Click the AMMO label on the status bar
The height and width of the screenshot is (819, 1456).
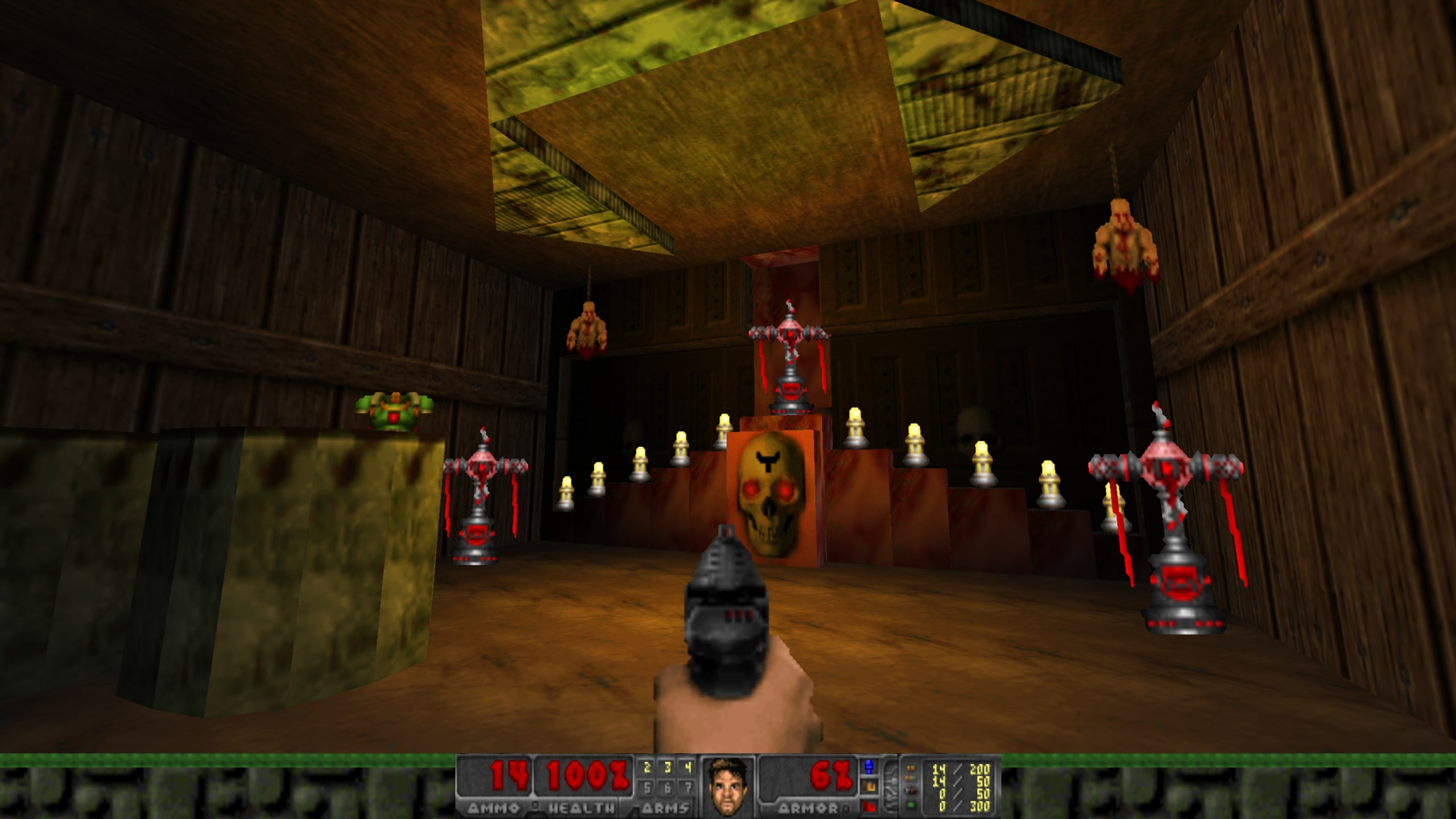pos(495,808)
